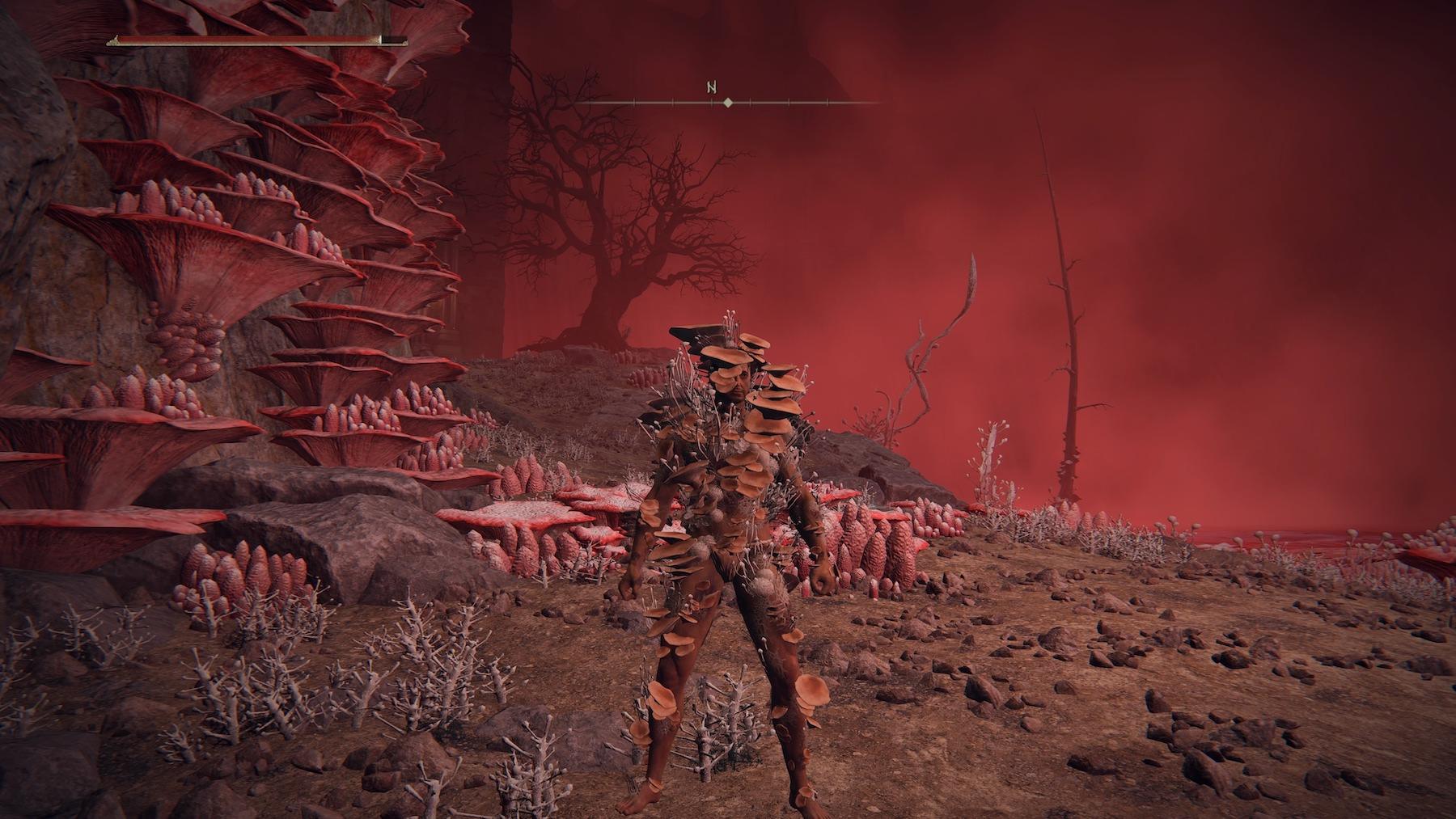The image size is (1456, 819).
Task: Toggle the compass tick mark right of the diamond
Action: (x=751, y=102)
